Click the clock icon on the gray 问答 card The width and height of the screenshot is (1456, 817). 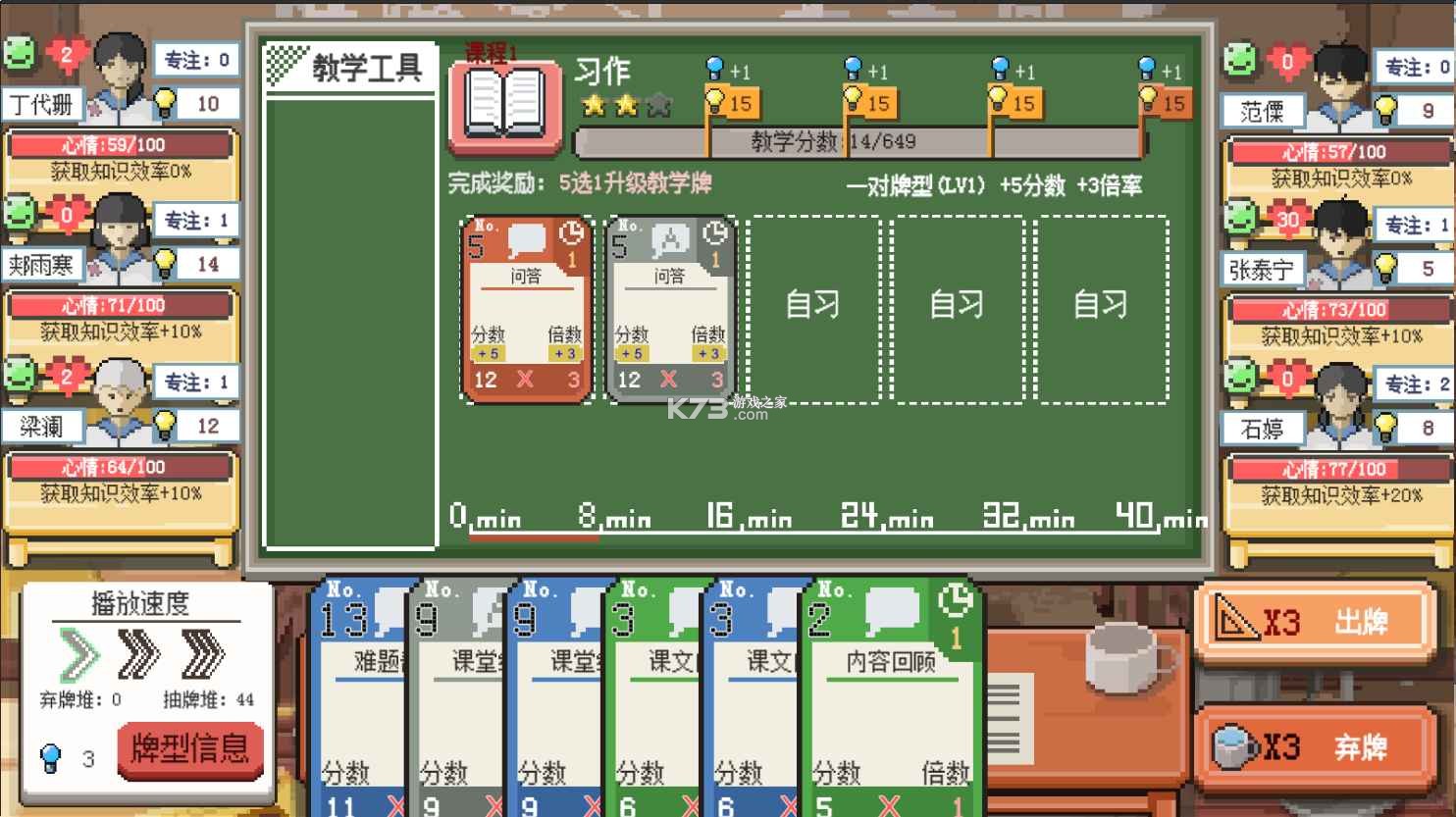point(714,233)
